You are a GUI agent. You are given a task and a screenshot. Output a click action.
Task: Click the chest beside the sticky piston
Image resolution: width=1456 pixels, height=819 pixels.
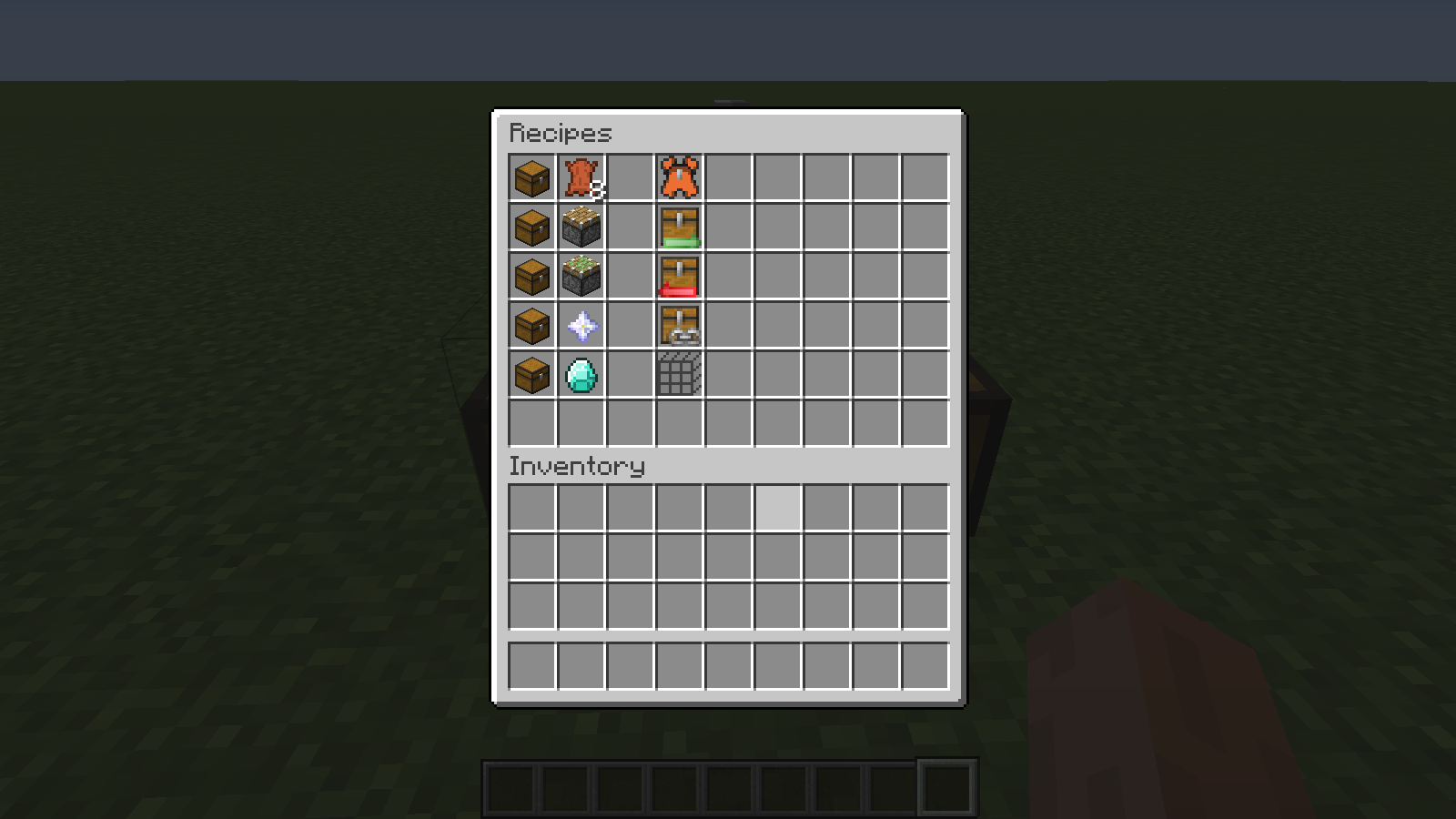click(531, 227)
